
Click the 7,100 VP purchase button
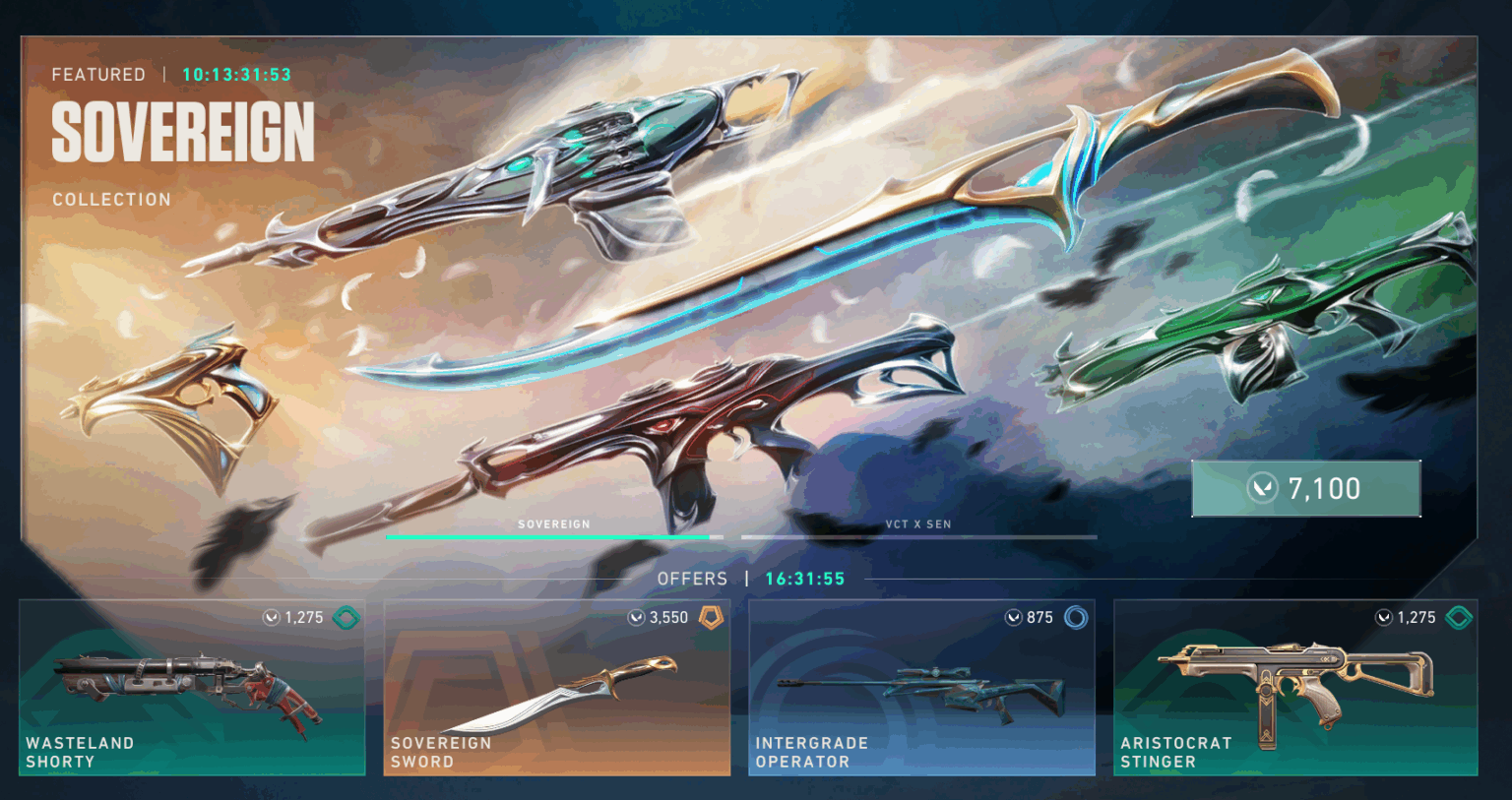pyautogui.click(x=1306, y=487)
